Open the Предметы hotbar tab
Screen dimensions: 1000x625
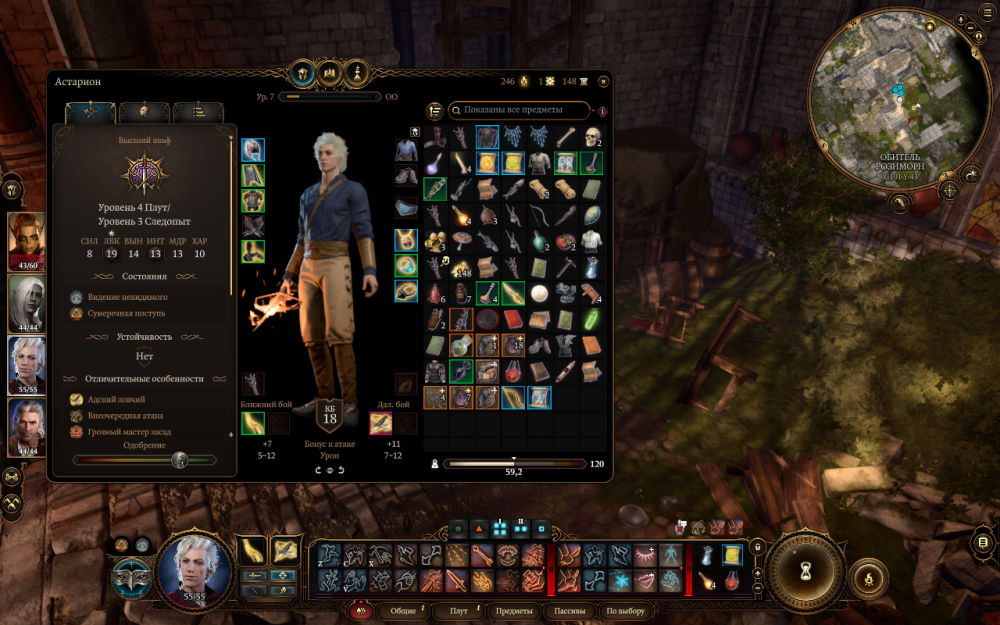514,611
